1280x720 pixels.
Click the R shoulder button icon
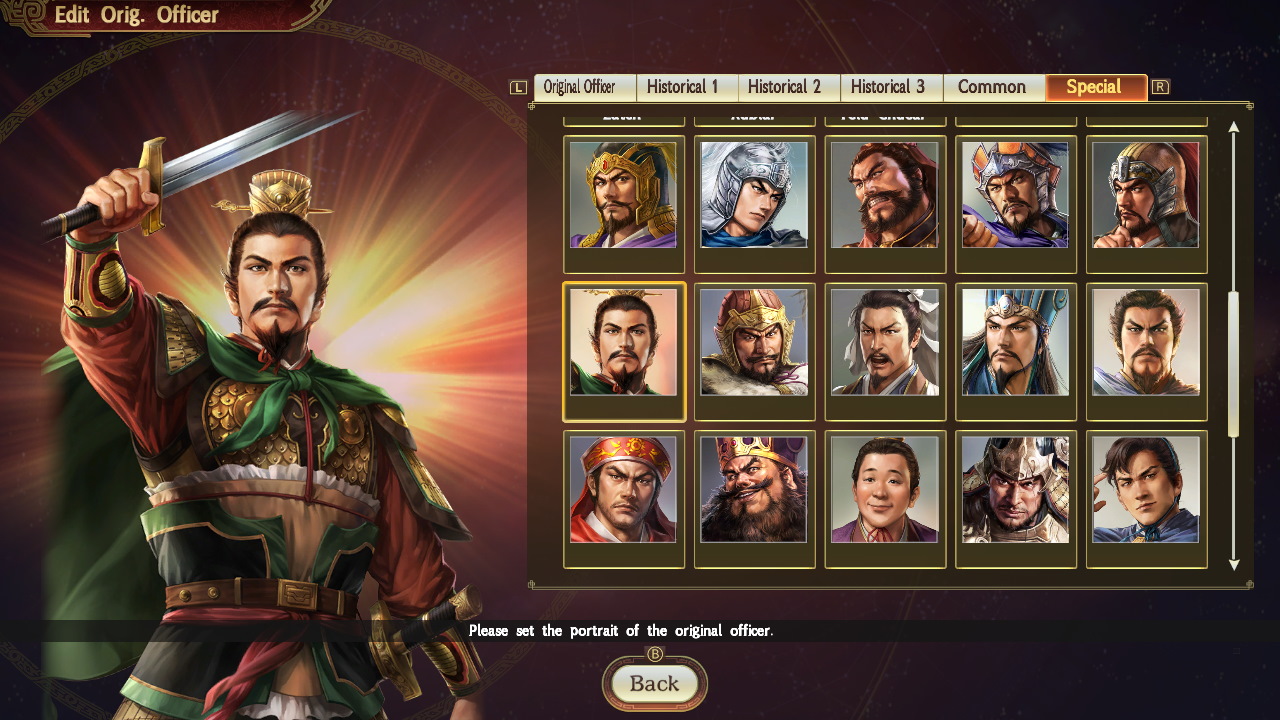(1160, 87)
